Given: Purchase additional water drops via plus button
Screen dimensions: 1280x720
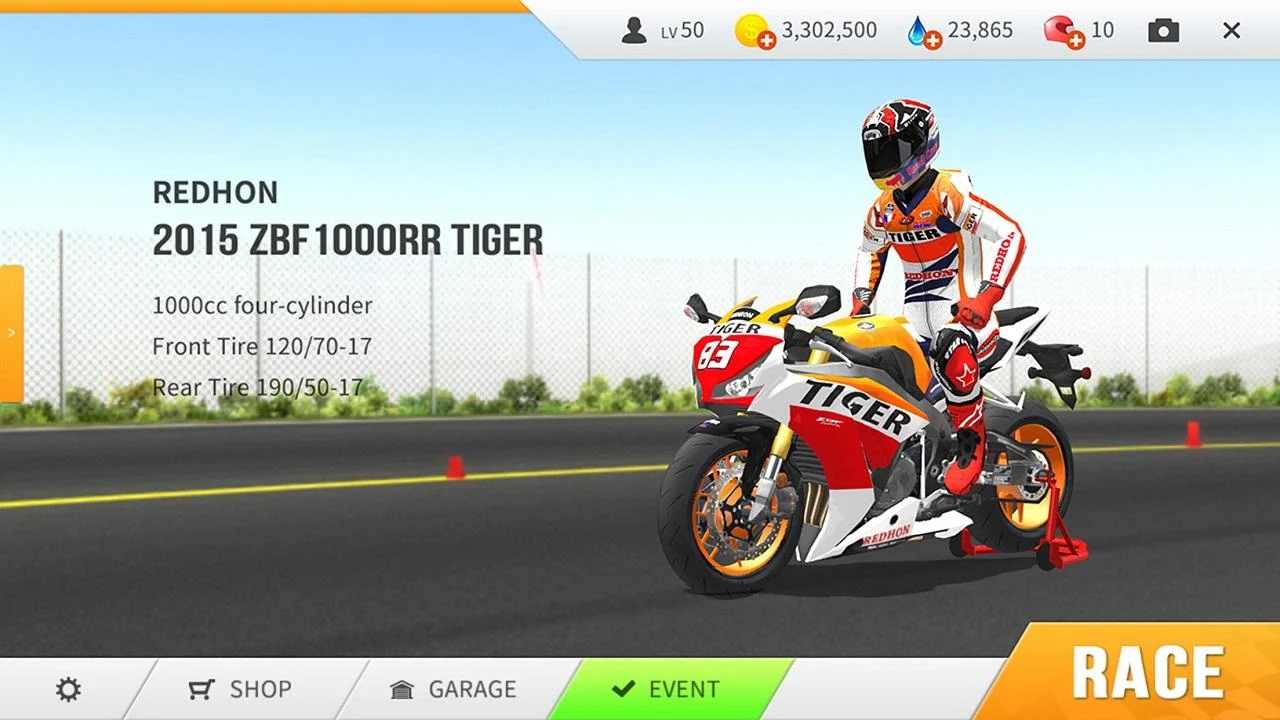Looking at the screenshot, I should pyautogui.click(x=934, y=38).
